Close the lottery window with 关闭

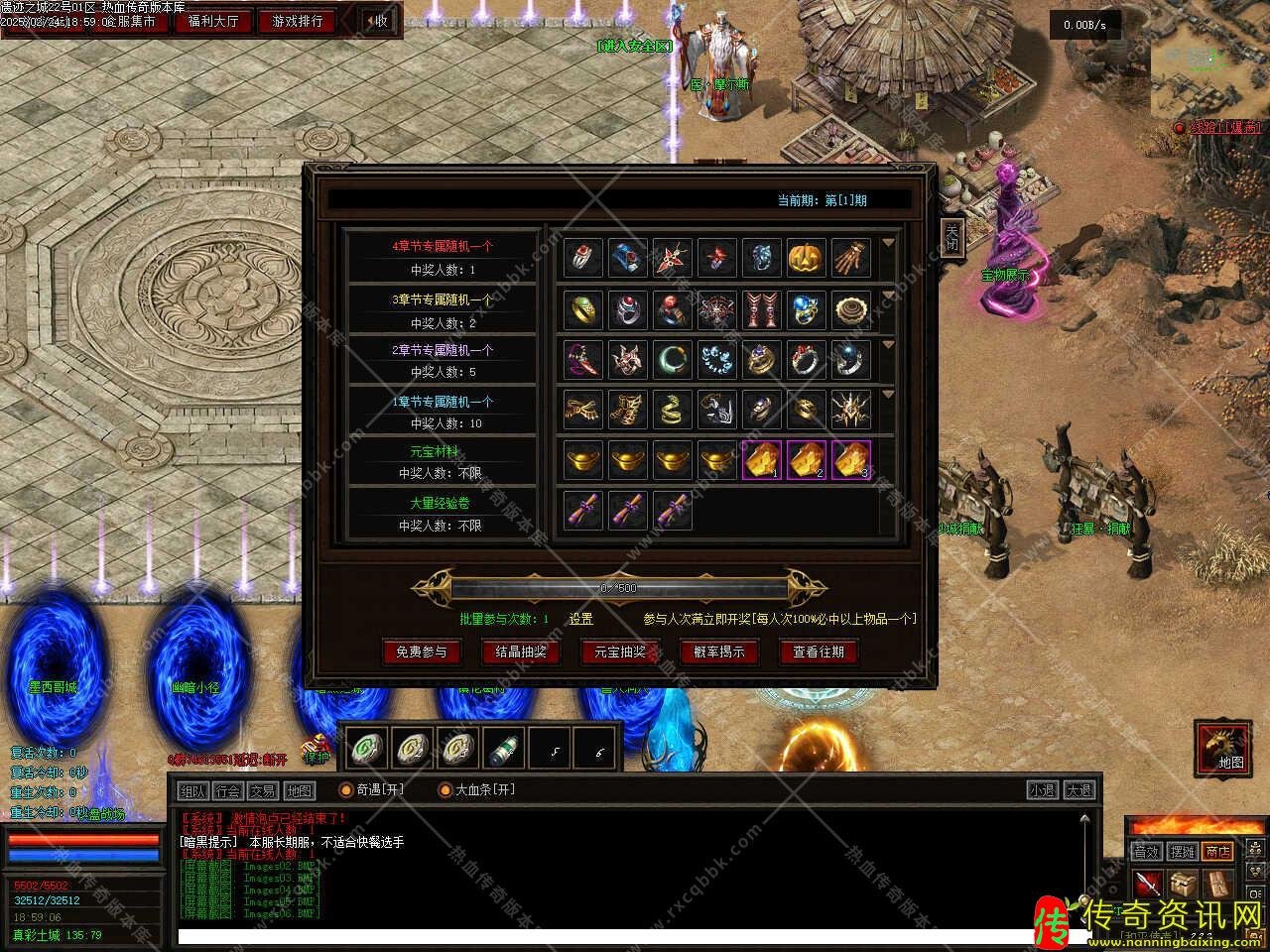click(x=952, y=239)
